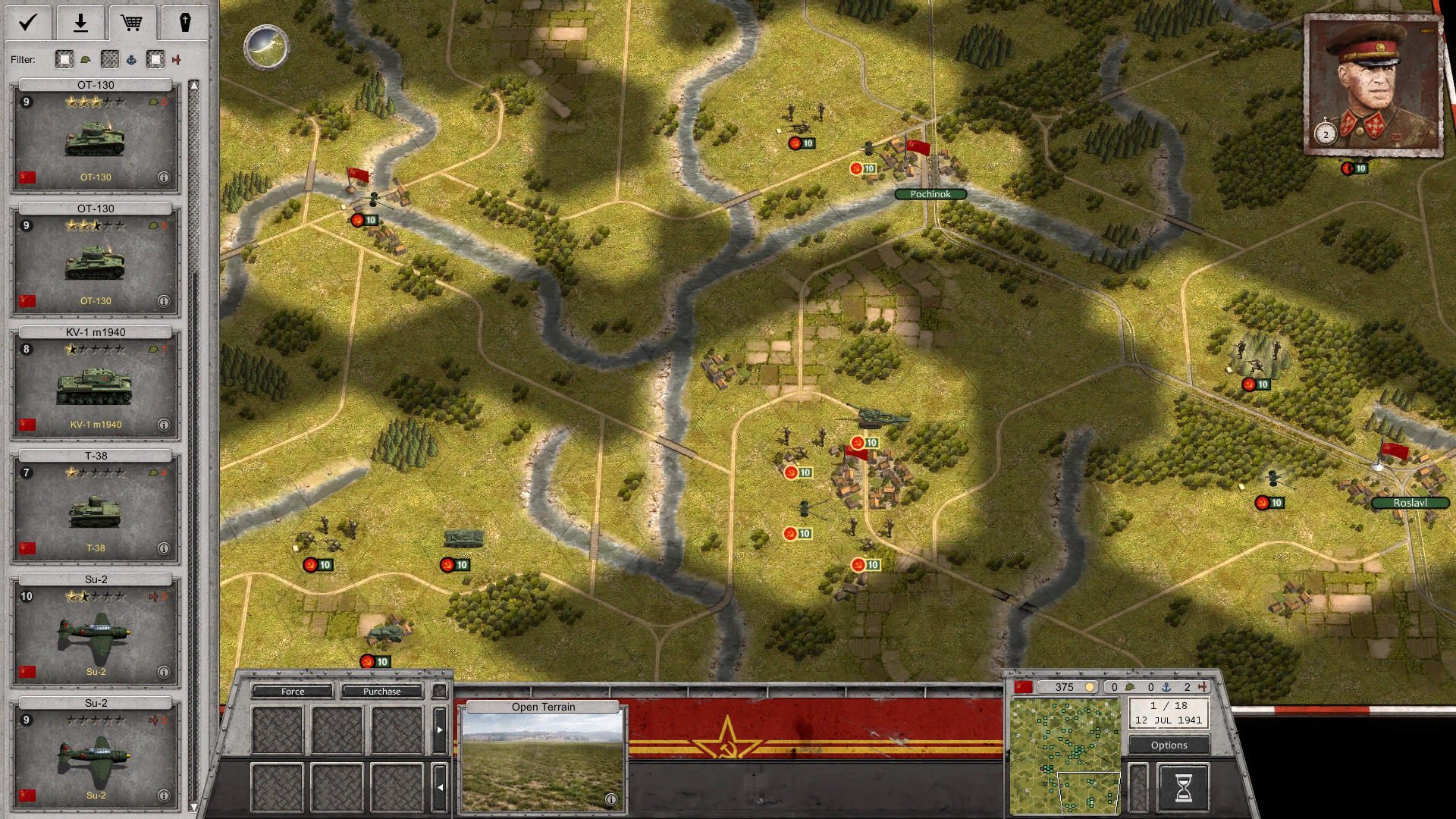Toggle the aircraft filter checkbox
This screenshot has width=1456, height=819.
tap(155, 59)
